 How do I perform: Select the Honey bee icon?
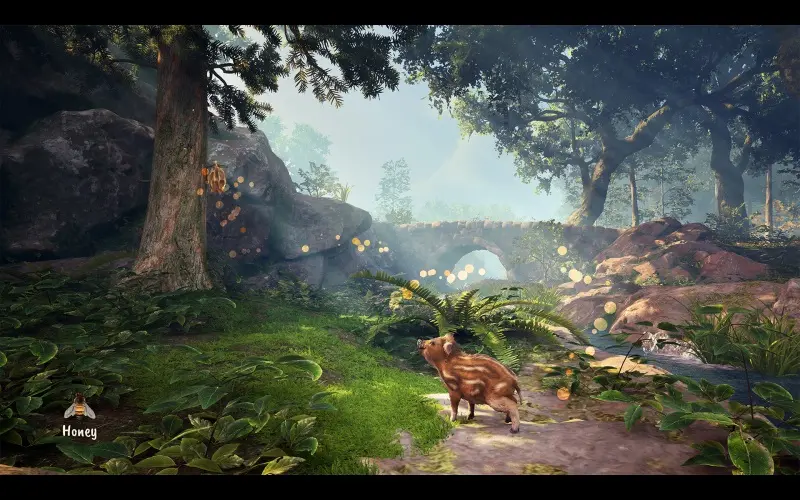tap(79, 407)
